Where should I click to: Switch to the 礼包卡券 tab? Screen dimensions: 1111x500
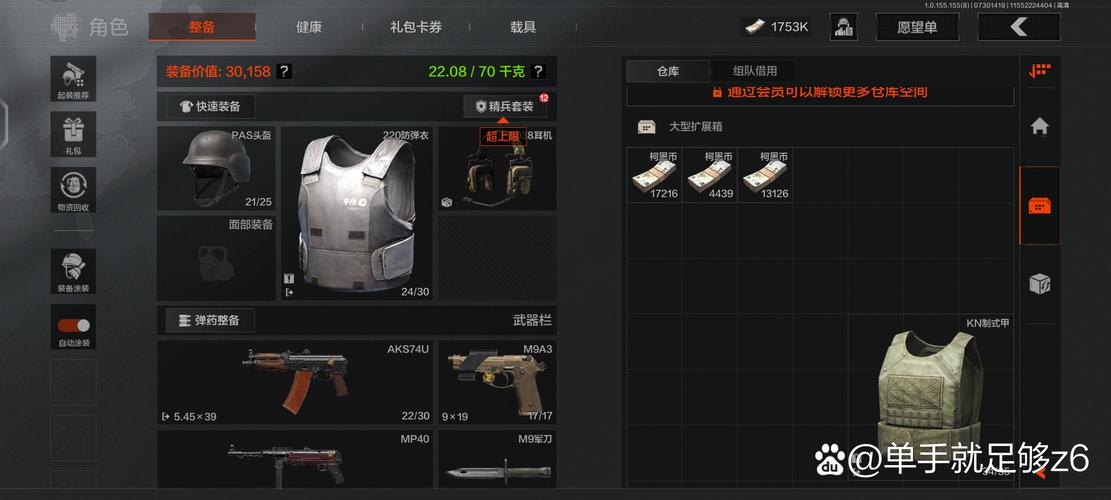coord(416,27)
